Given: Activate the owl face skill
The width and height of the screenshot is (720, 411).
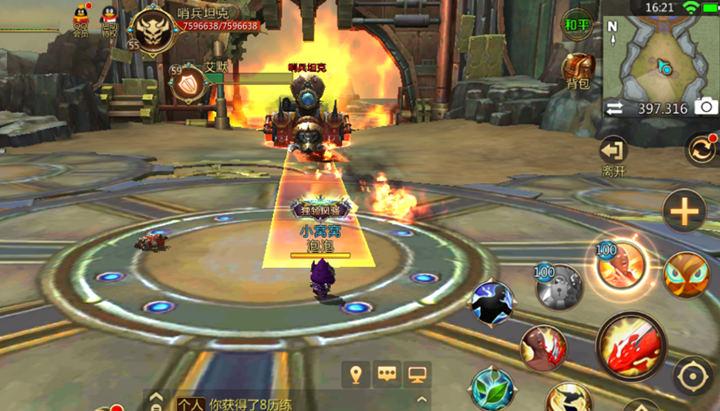Looking at the screenshot, I should pyautogui.click(x=686, y=274).
